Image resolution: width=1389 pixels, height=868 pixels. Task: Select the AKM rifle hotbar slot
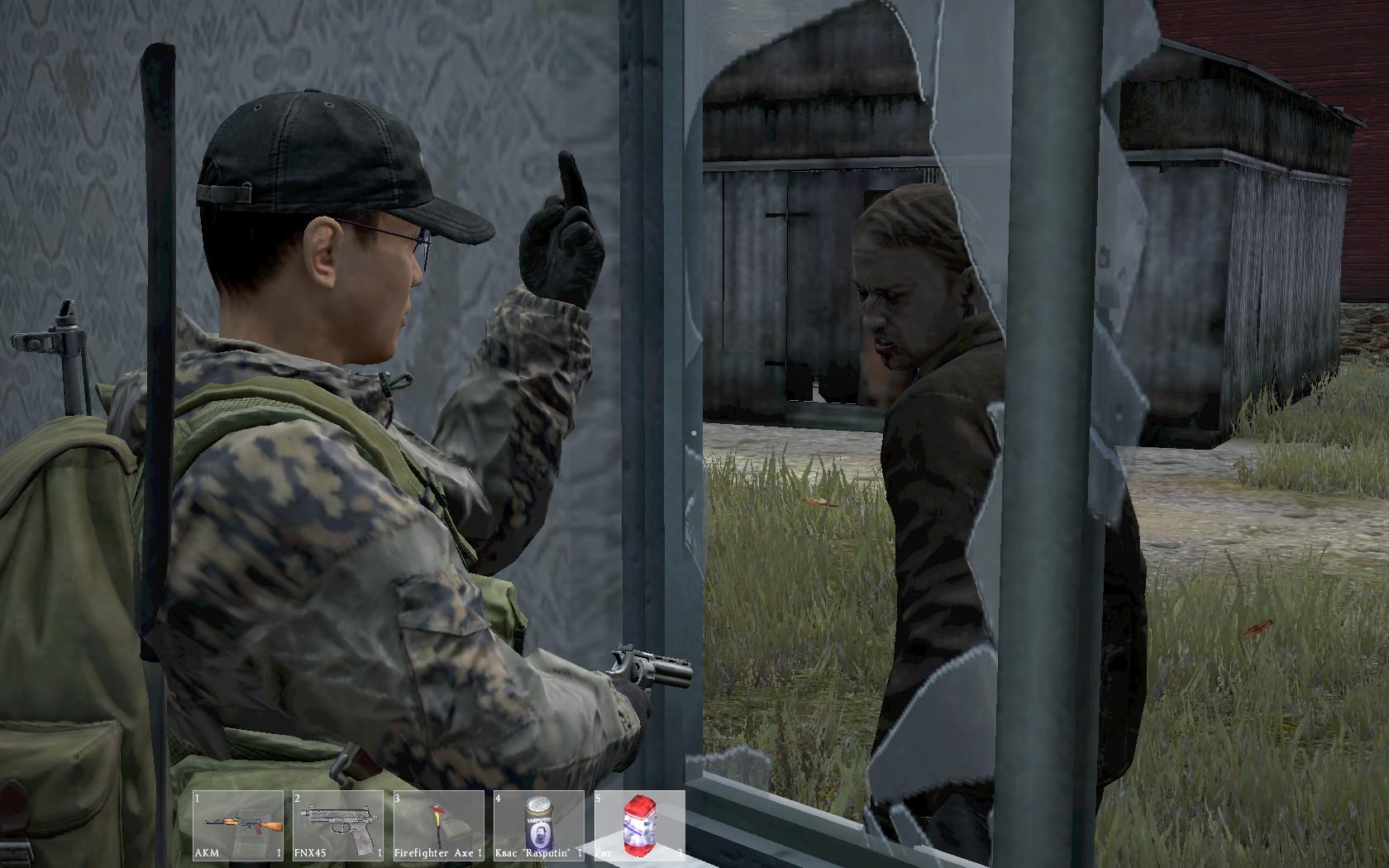[239, 827]
